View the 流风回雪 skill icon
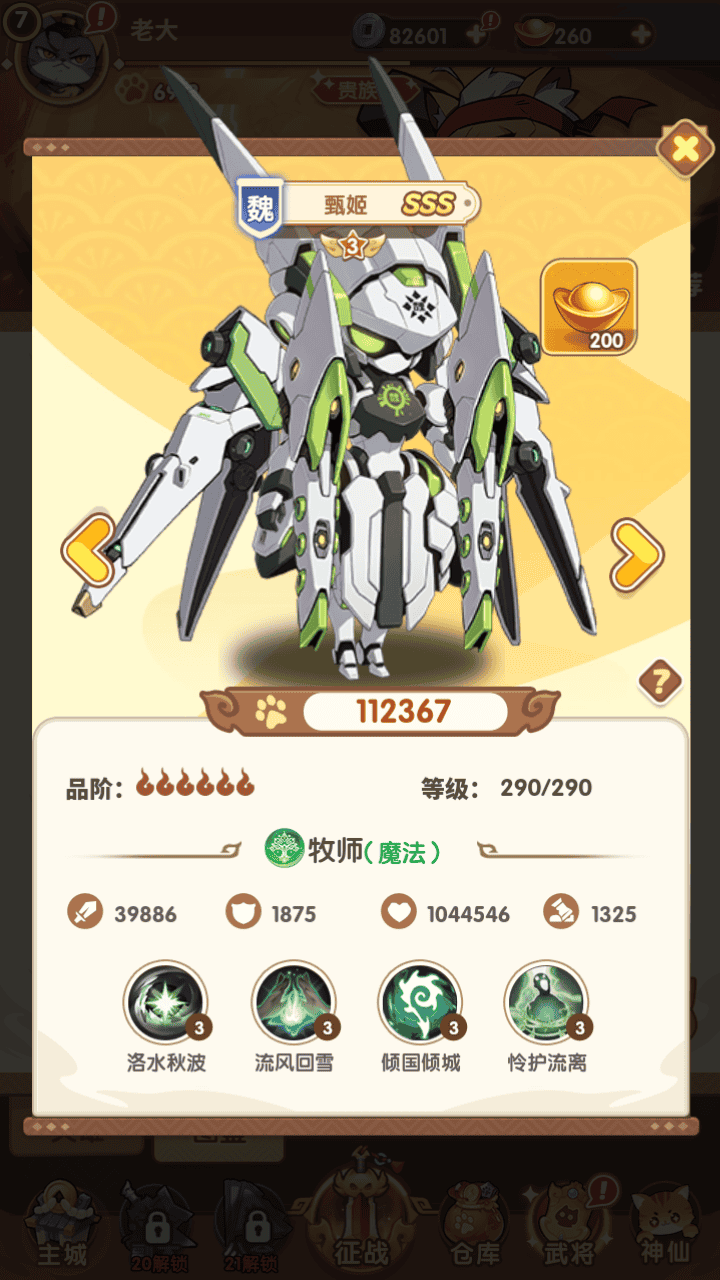The width and height of the screenshot is (720, 1280). pos(294,1002)
